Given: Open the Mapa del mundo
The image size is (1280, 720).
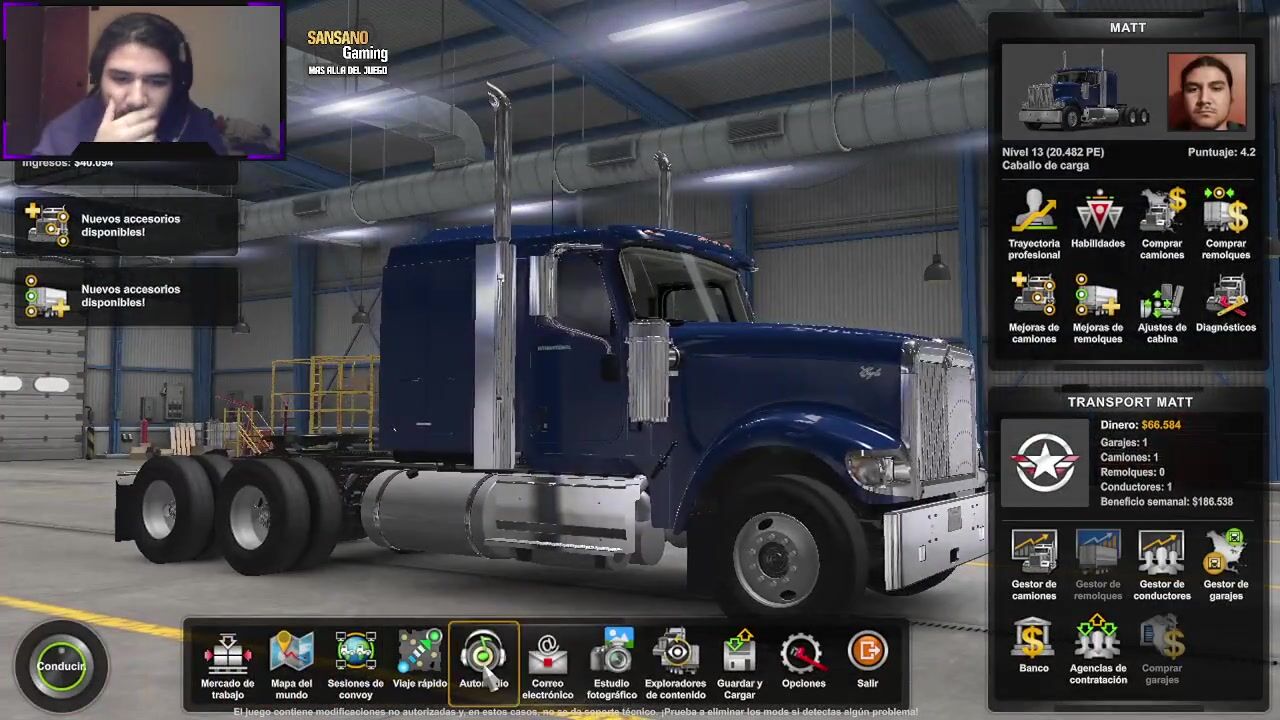Looking at the screenshot, I should [291, 662].
